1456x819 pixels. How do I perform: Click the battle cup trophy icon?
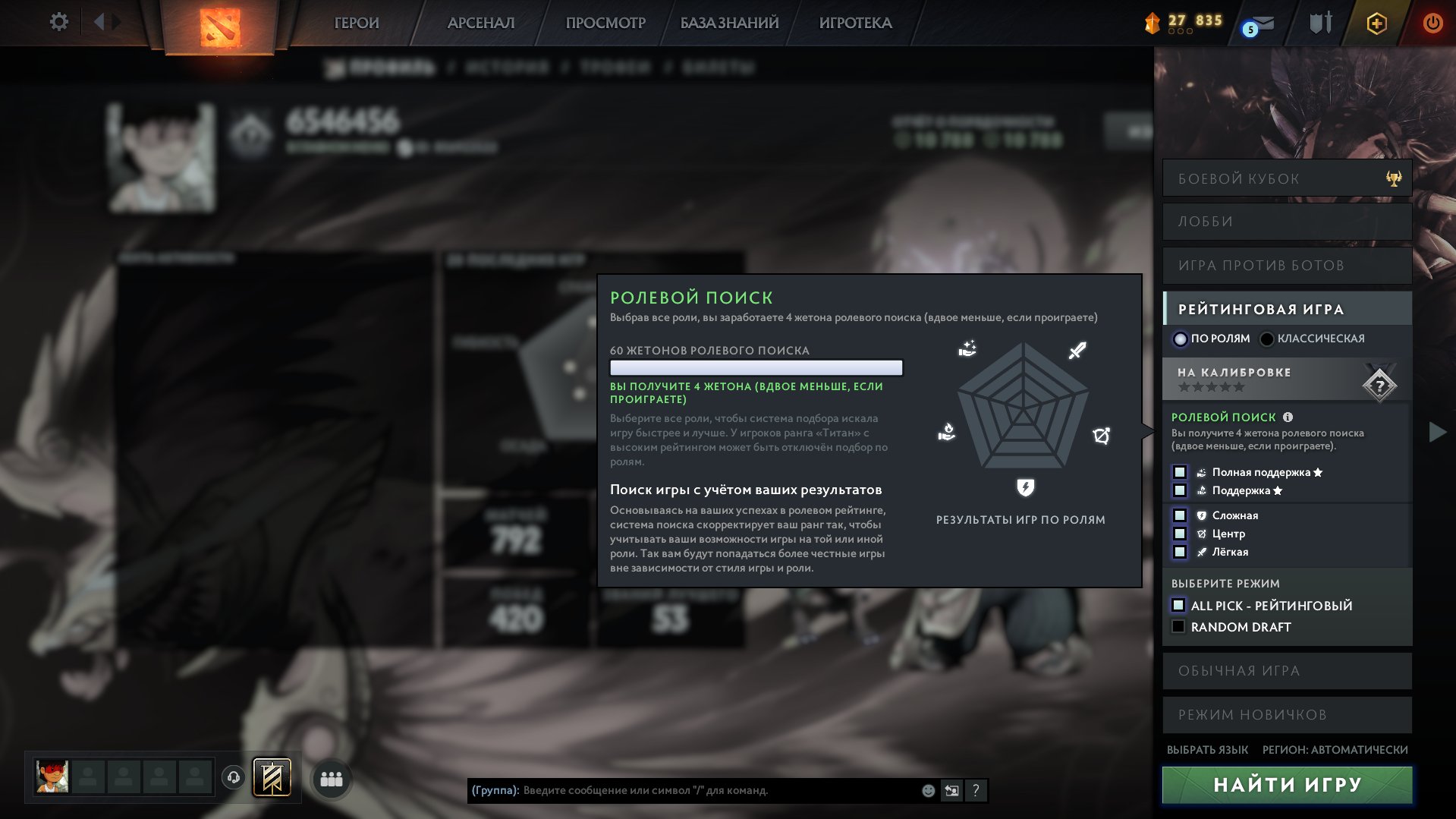coord(1395,177)
